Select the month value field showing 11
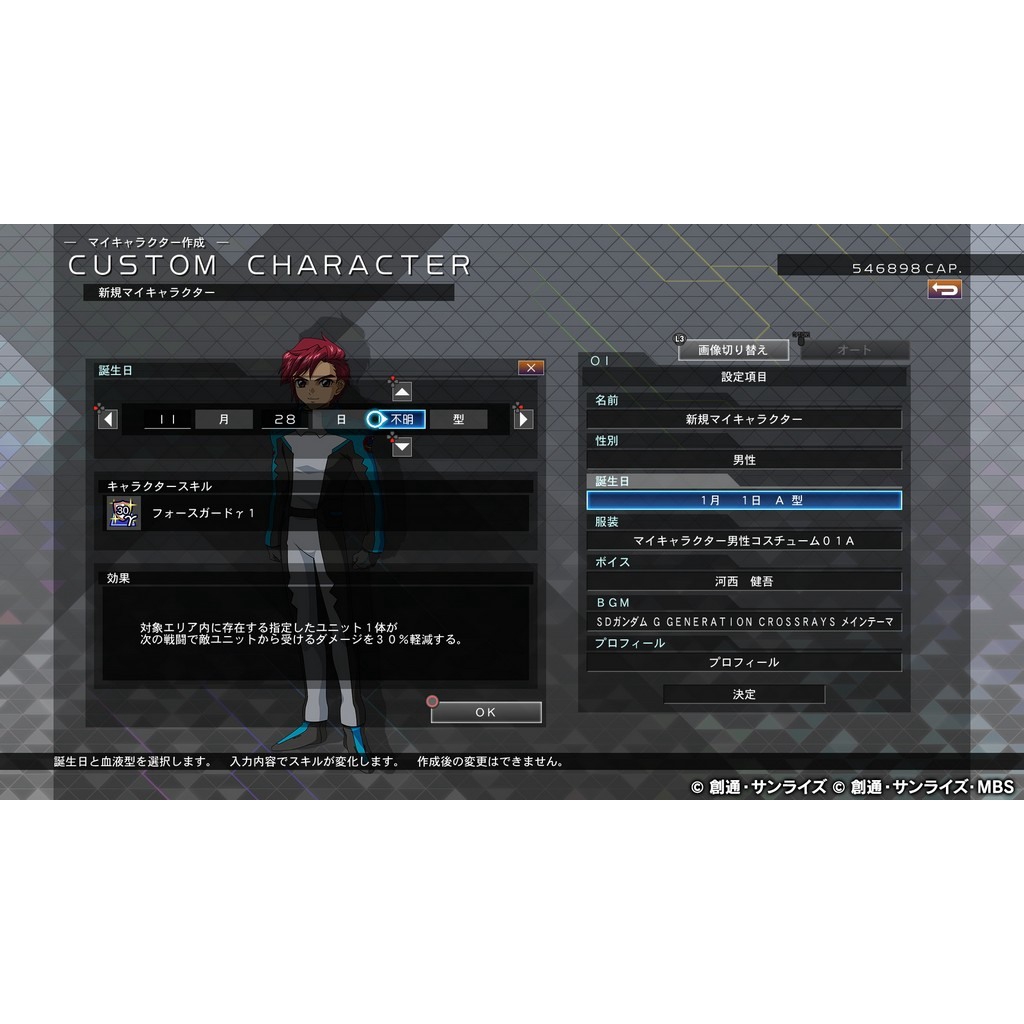The height and width of the screenshot is (1024, 1024). 167,419
